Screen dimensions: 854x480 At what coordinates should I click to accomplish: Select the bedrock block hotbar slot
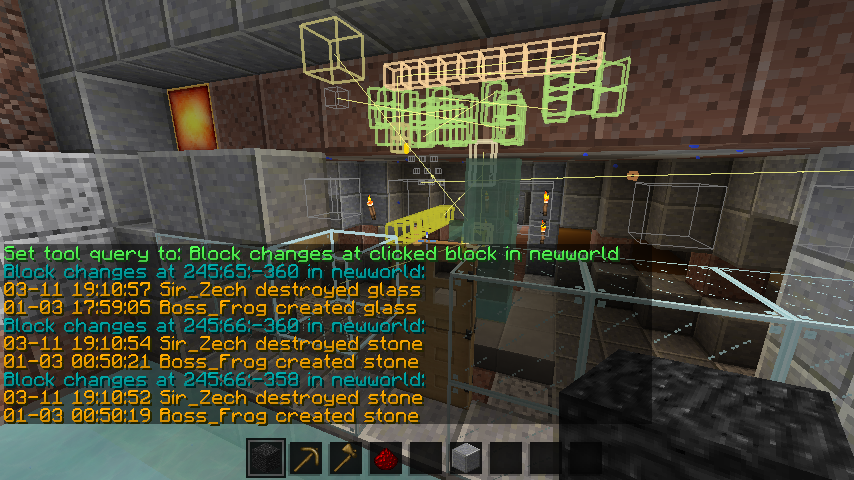pos(266,459)
